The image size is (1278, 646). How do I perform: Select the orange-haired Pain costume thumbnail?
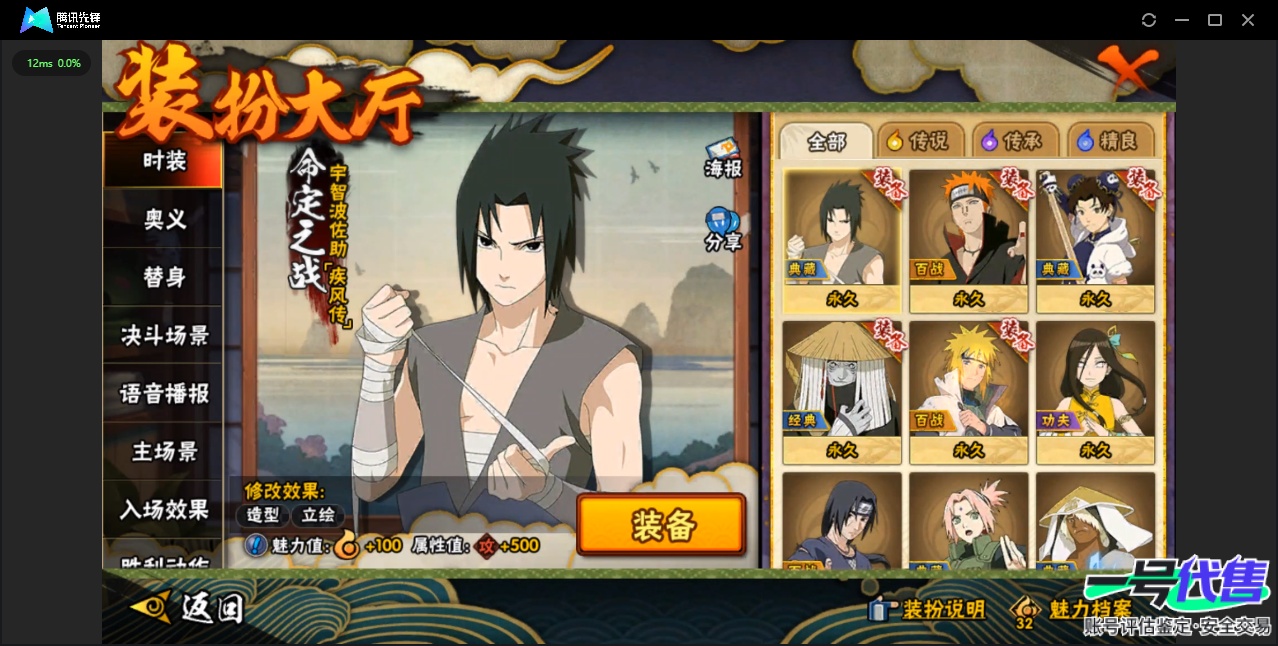click(968, 240)
